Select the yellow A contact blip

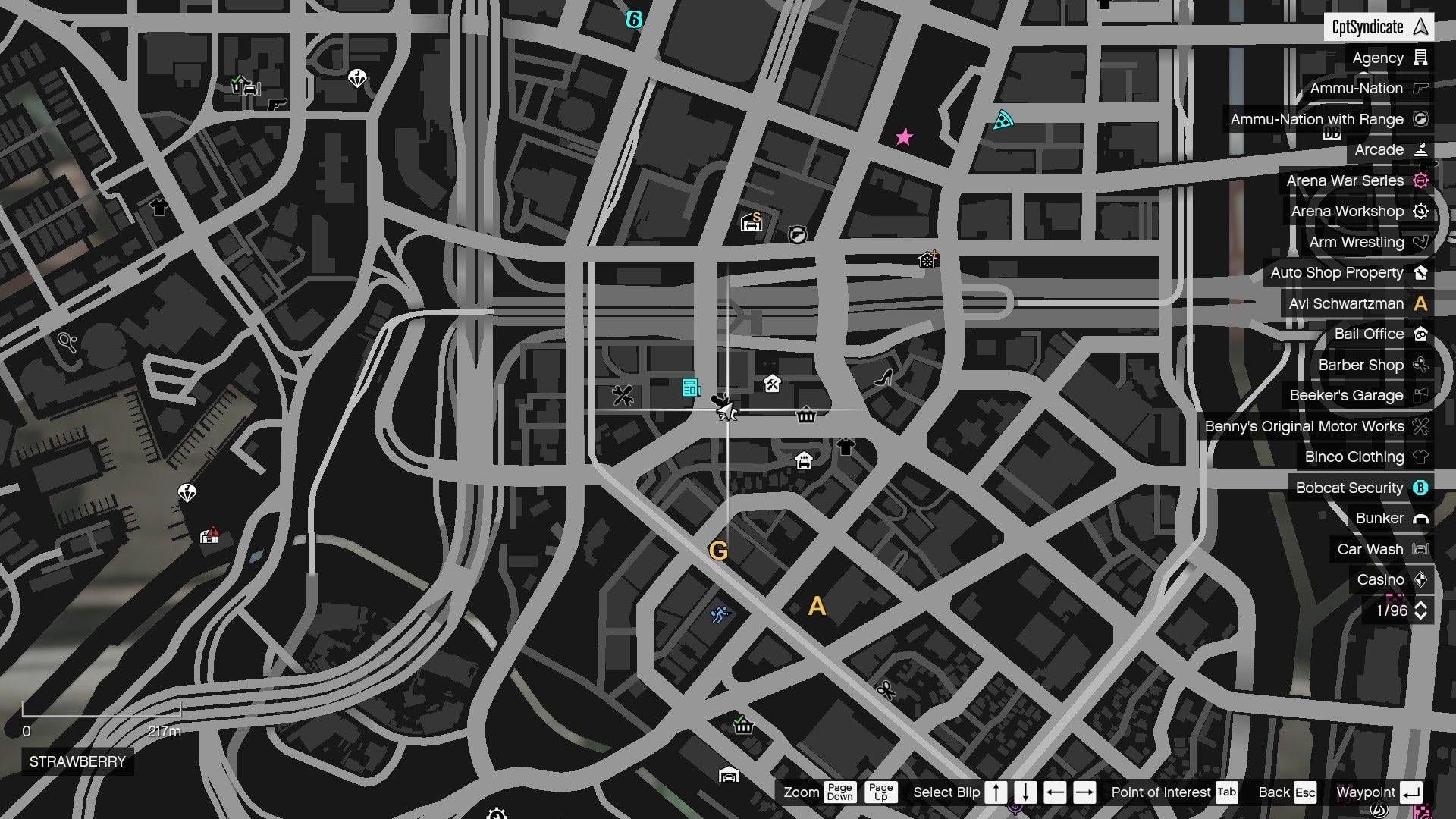click(x=817, y=606)
